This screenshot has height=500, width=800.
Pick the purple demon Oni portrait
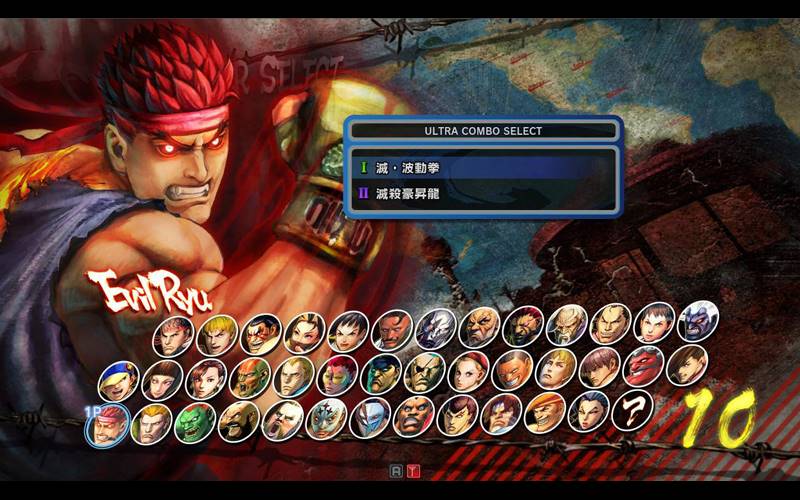[697, 321]
